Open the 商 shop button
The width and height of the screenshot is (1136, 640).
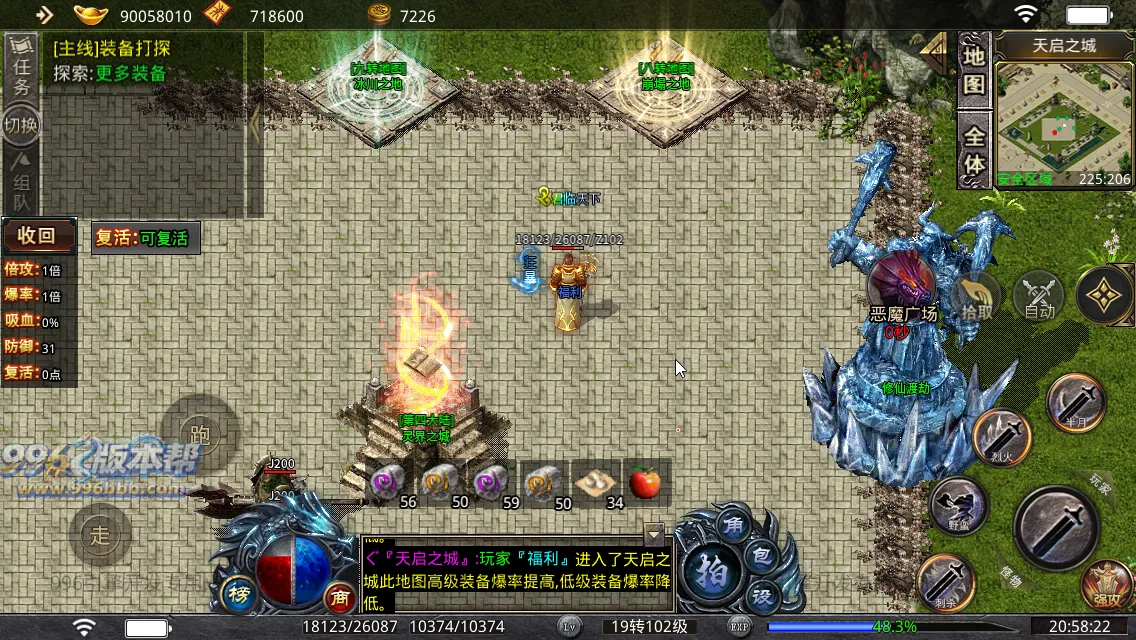tap(339, 597)
